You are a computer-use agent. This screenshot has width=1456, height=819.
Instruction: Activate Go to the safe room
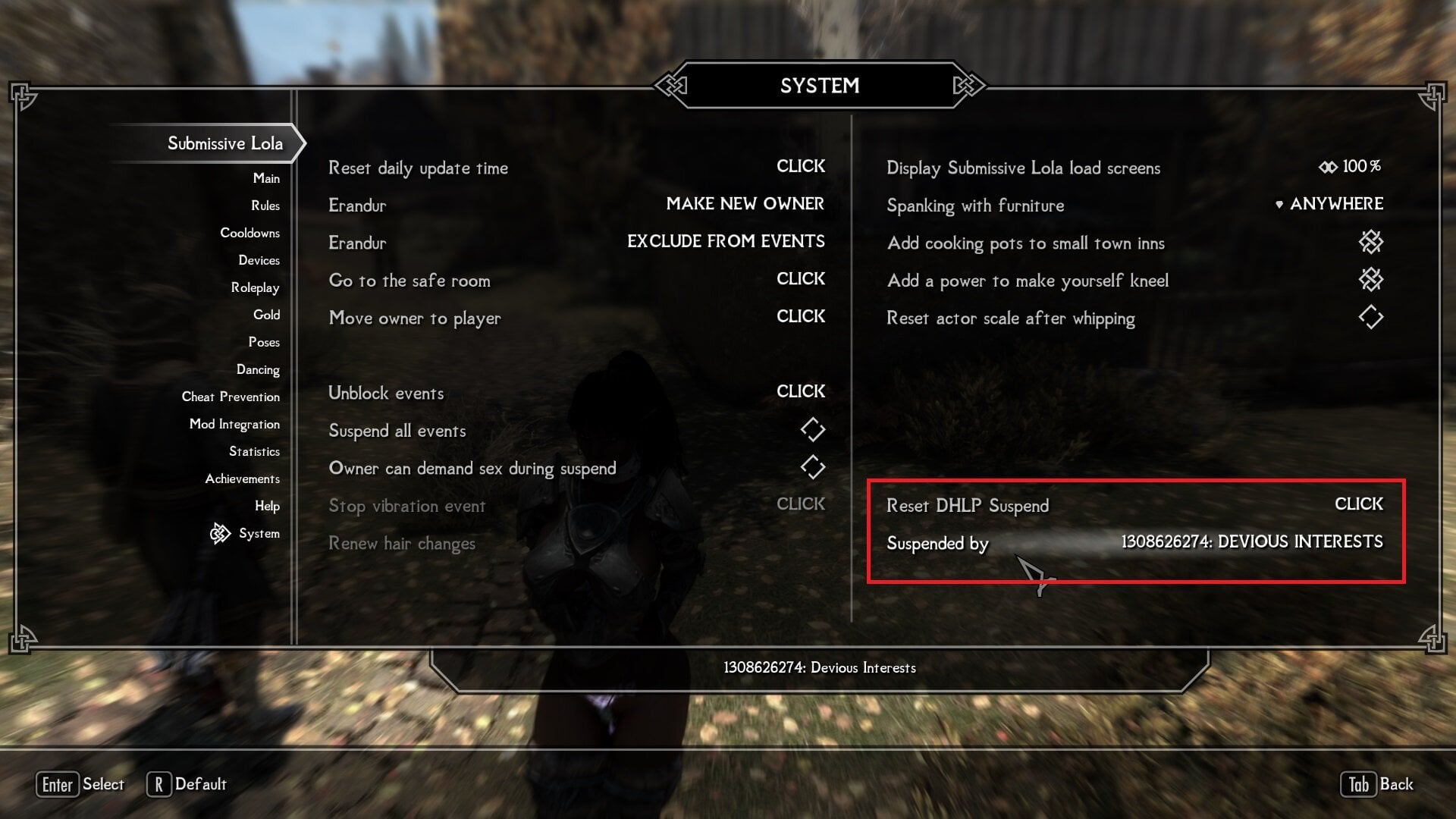[800, 279]
